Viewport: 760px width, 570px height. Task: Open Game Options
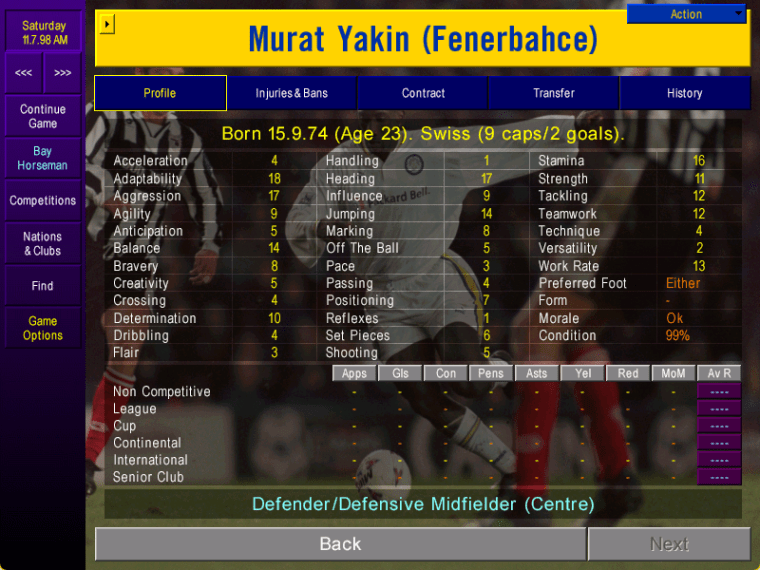tap(43, 328)
